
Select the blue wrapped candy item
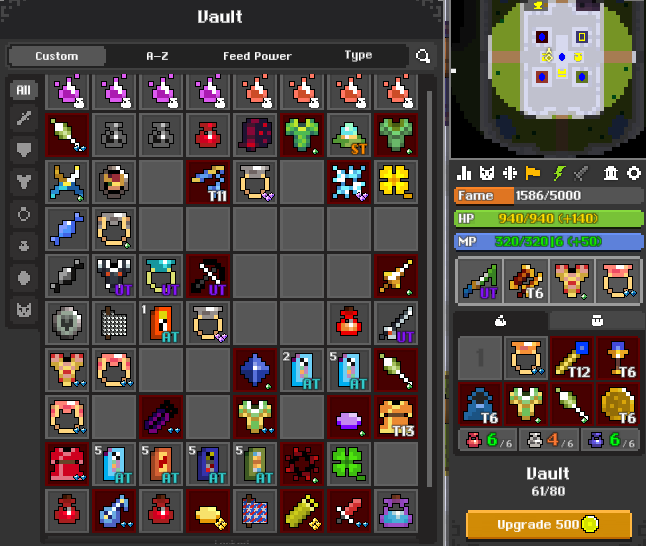[x=68, y=228]
